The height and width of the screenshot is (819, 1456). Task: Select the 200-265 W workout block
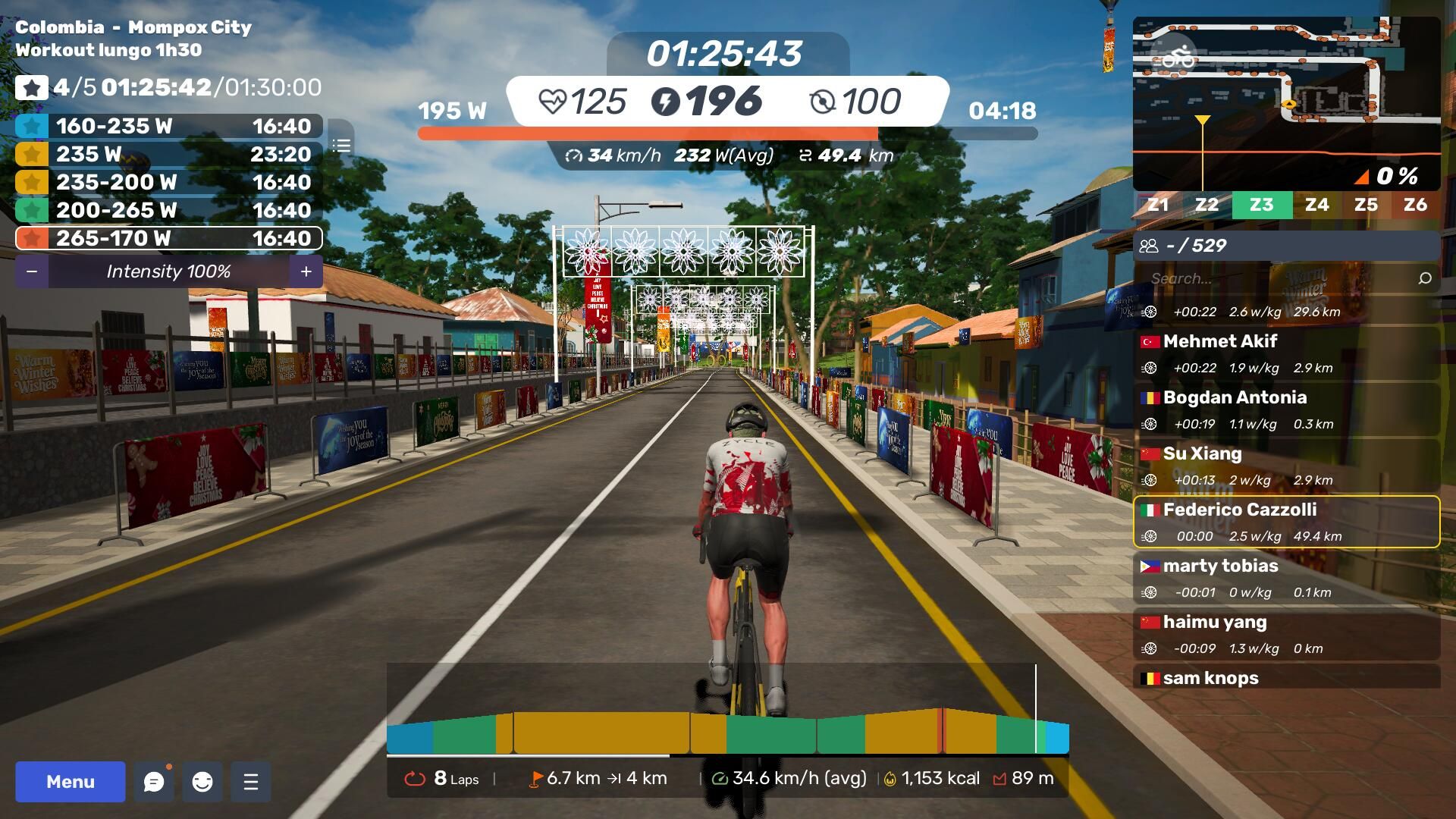point(168,210)
